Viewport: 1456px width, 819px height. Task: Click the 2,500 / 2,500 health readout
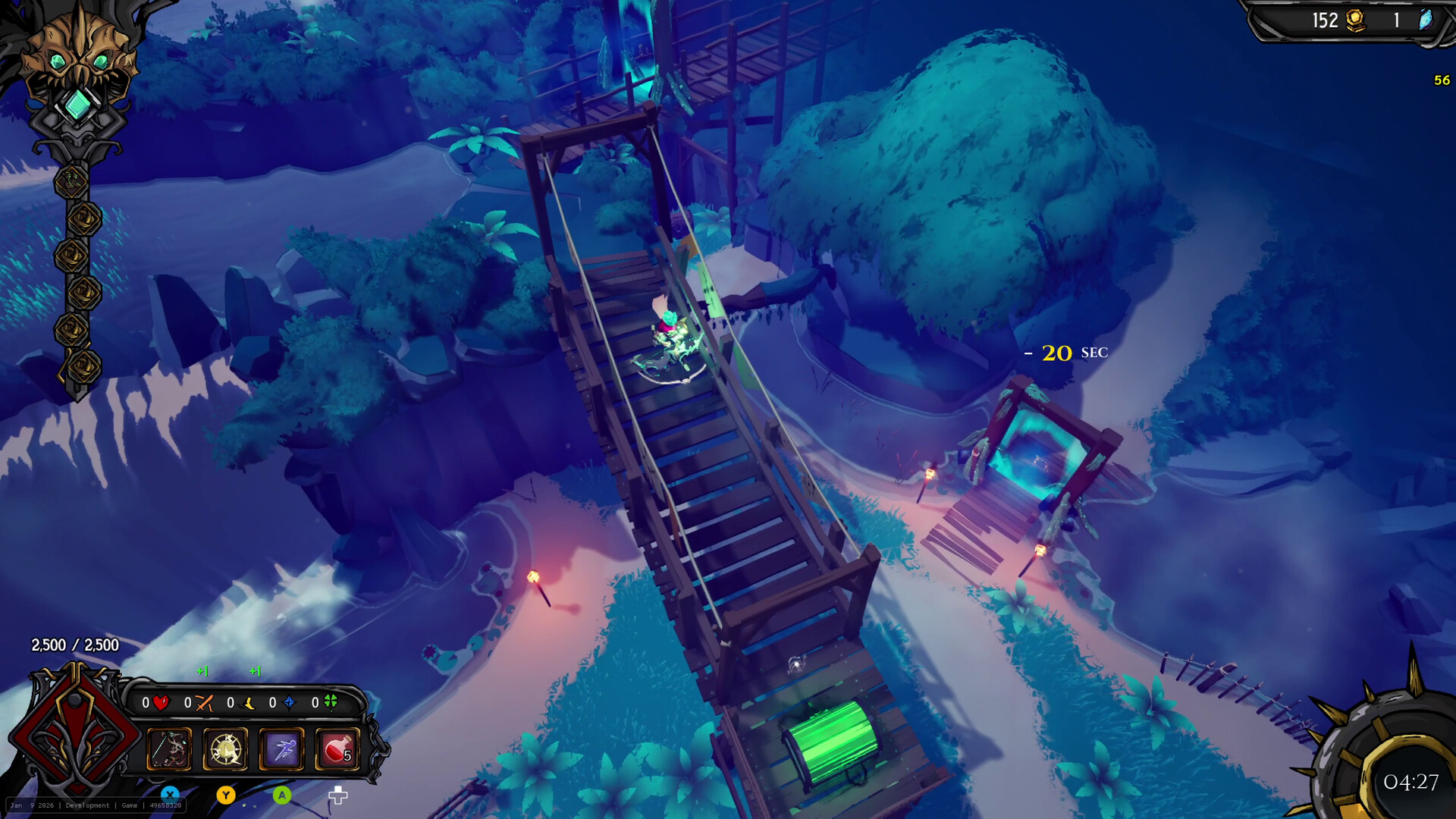(74, 646)
